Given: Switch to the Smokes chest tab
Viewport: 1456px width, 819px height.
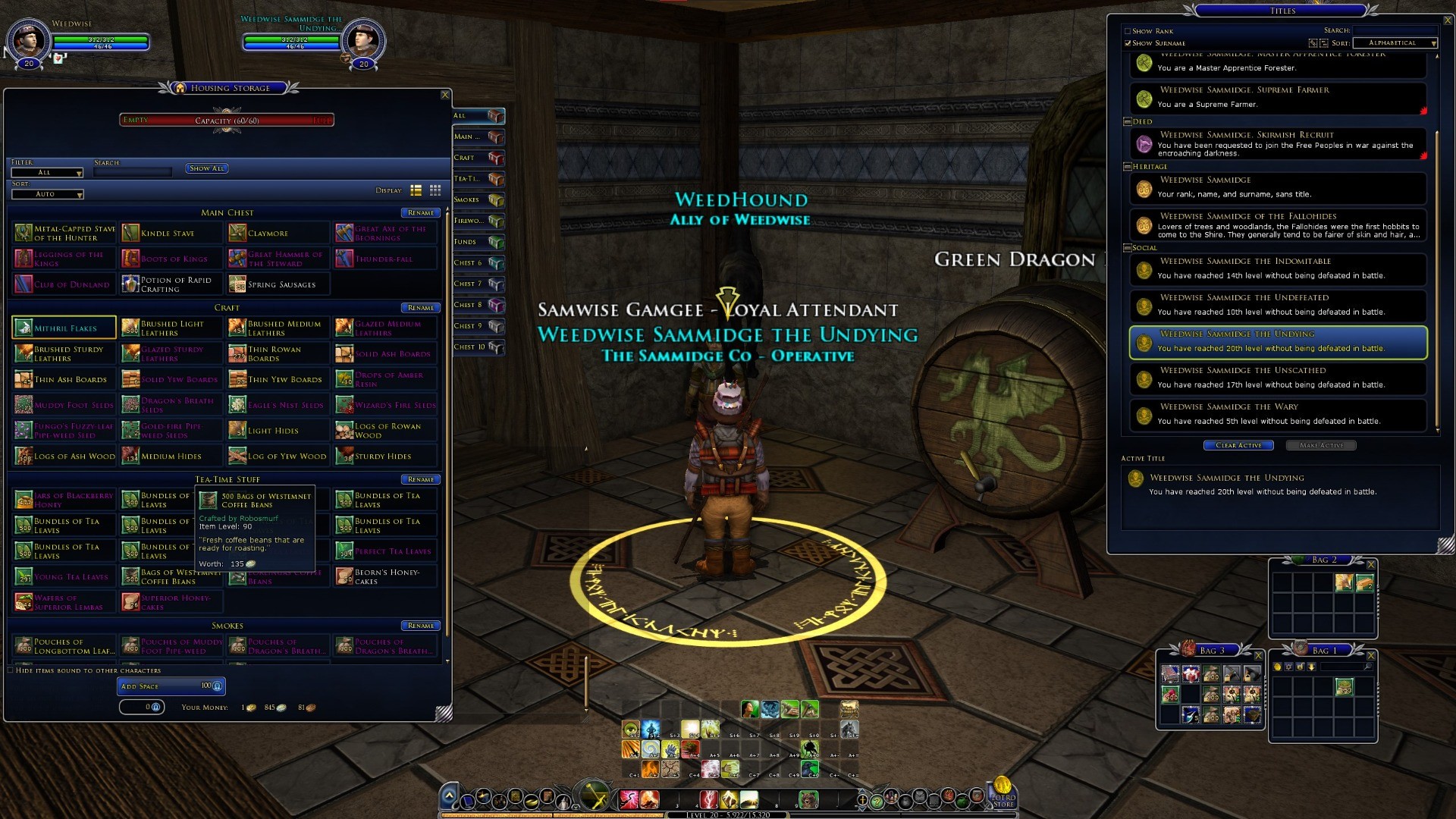Looking at the screenshot, I should pyautogui.click(x=479, y=200).
